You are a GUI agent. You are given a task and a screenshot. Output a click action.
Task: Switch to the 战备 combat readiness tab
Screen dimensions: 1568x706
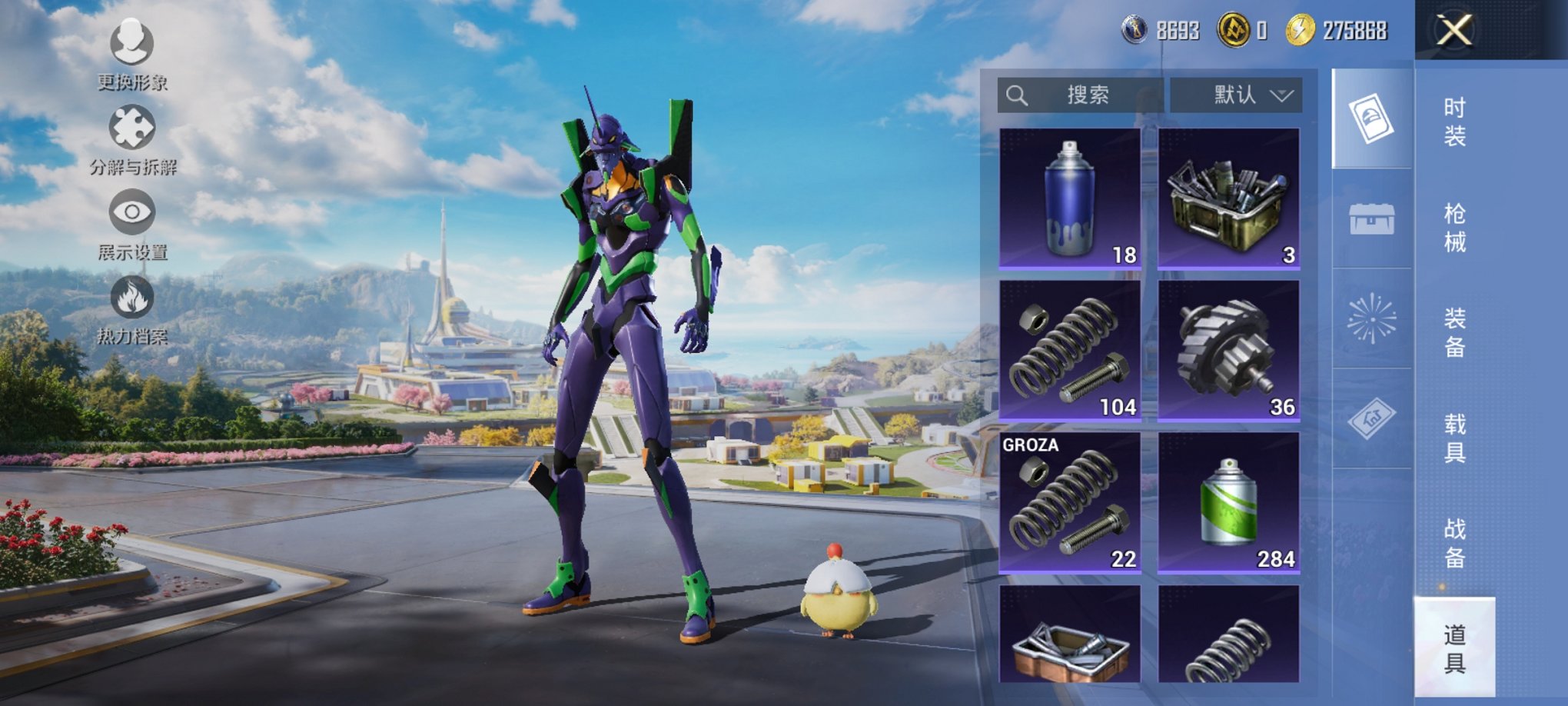point(1454,542)
